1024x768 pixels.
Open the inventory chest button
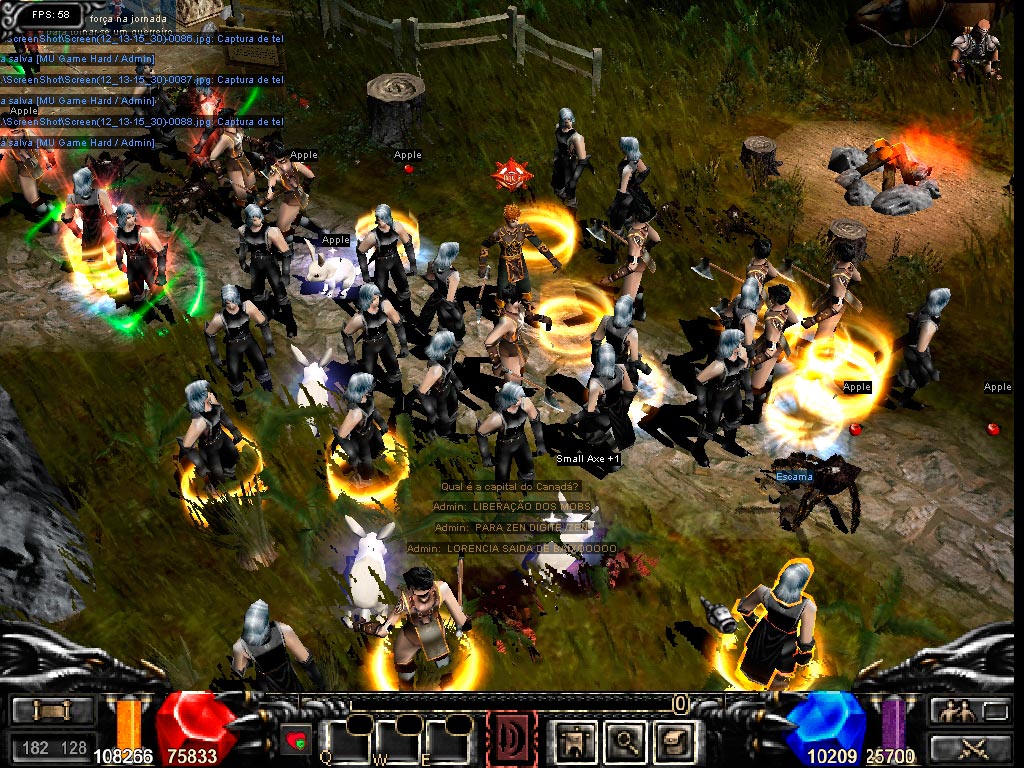click(53, 711)
